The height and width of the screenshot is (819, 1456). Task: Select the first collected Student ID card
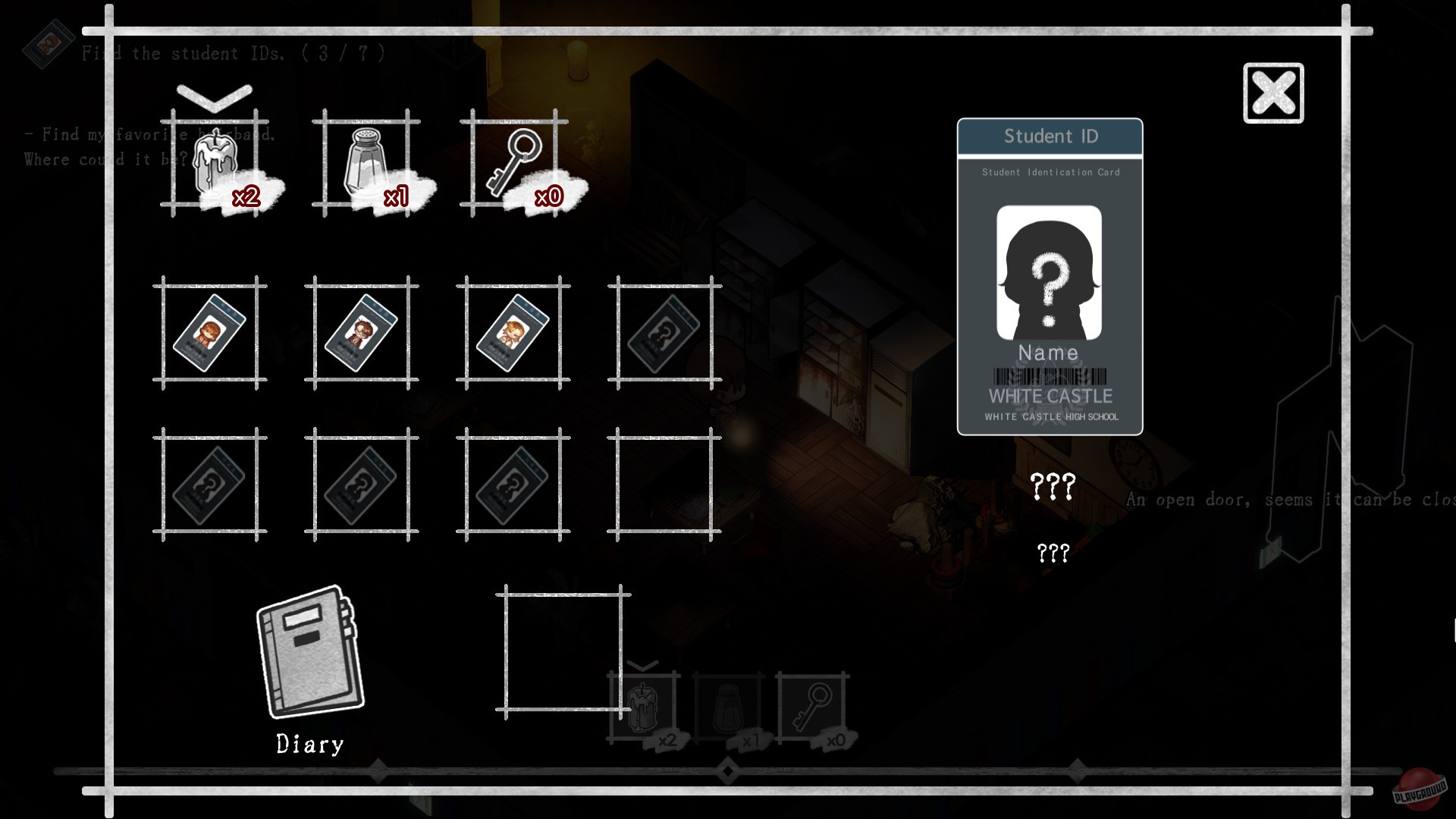click(210, 334)
